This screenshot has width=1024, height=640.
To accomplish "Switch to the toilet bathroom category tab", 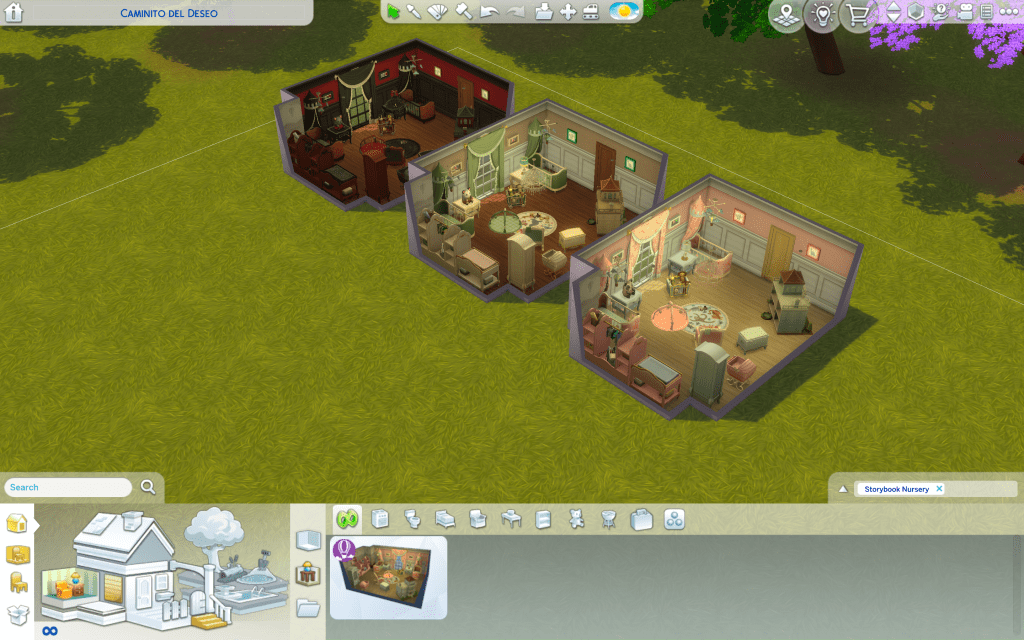I will click(412, 519).
